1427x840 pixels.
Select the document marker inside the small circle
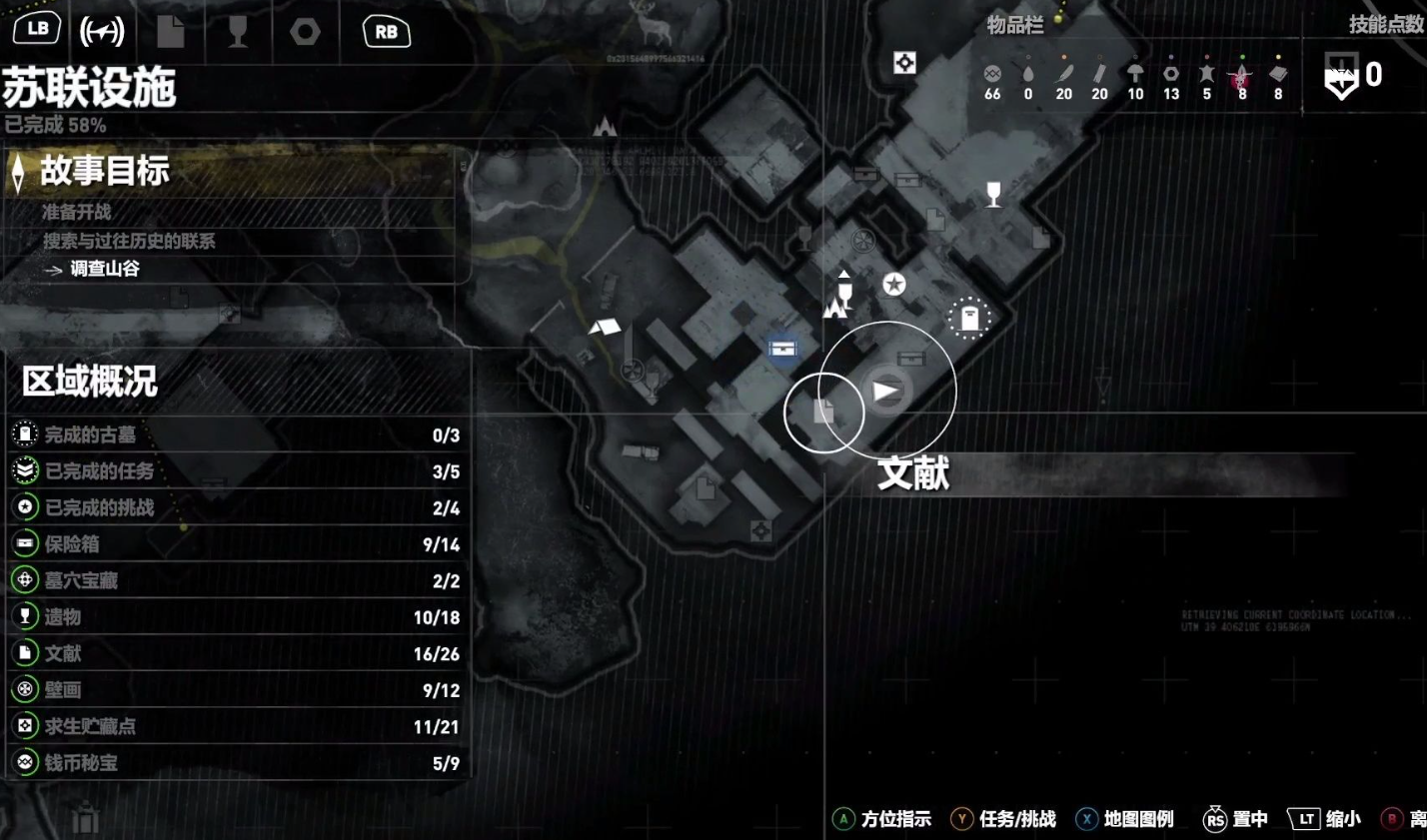pyautogui.click(x=823, y=412)
